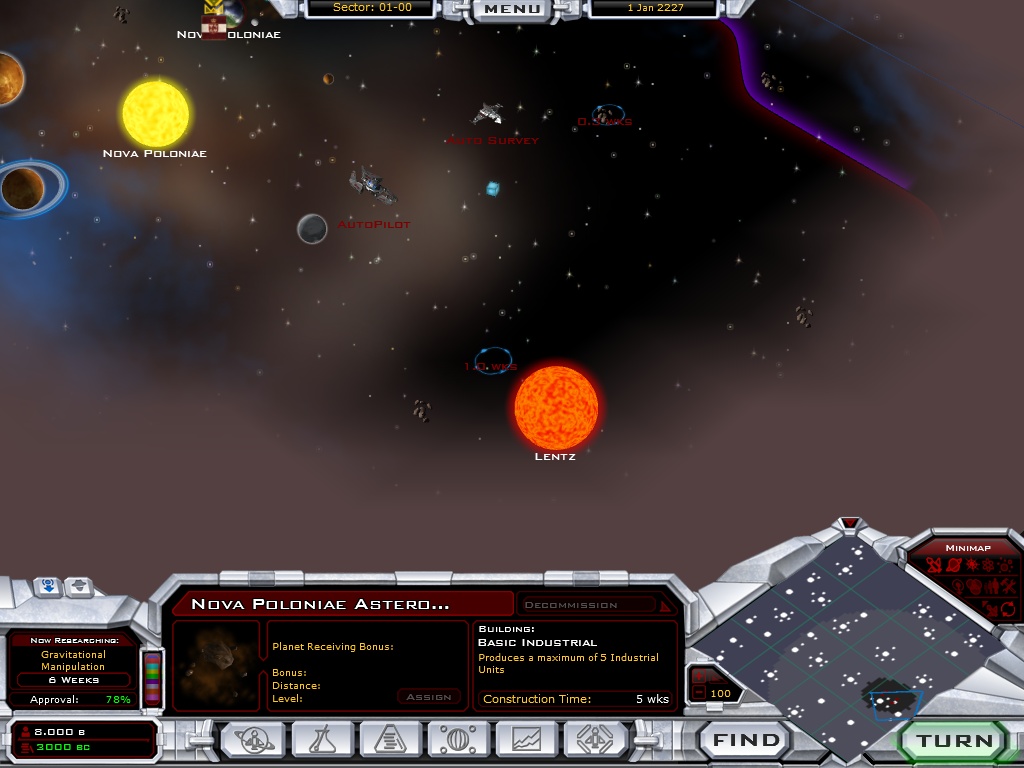Toggle ringed planet filter on minimap panel
This screenshot has width=1024, height=768.
click(953, 566)
